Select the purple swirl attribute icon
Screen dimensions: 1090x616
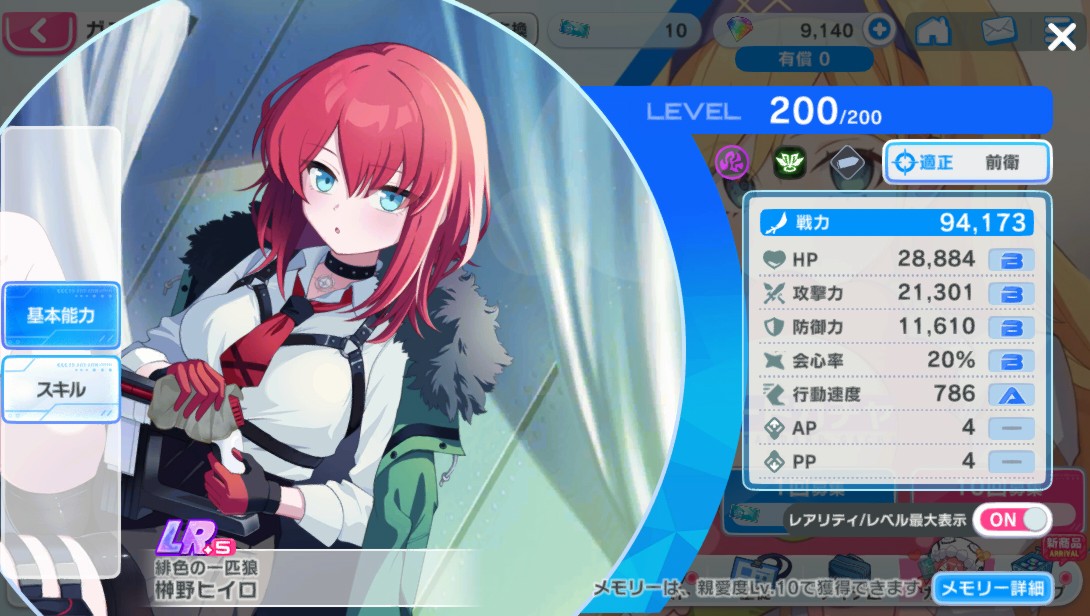click(732, 161)
